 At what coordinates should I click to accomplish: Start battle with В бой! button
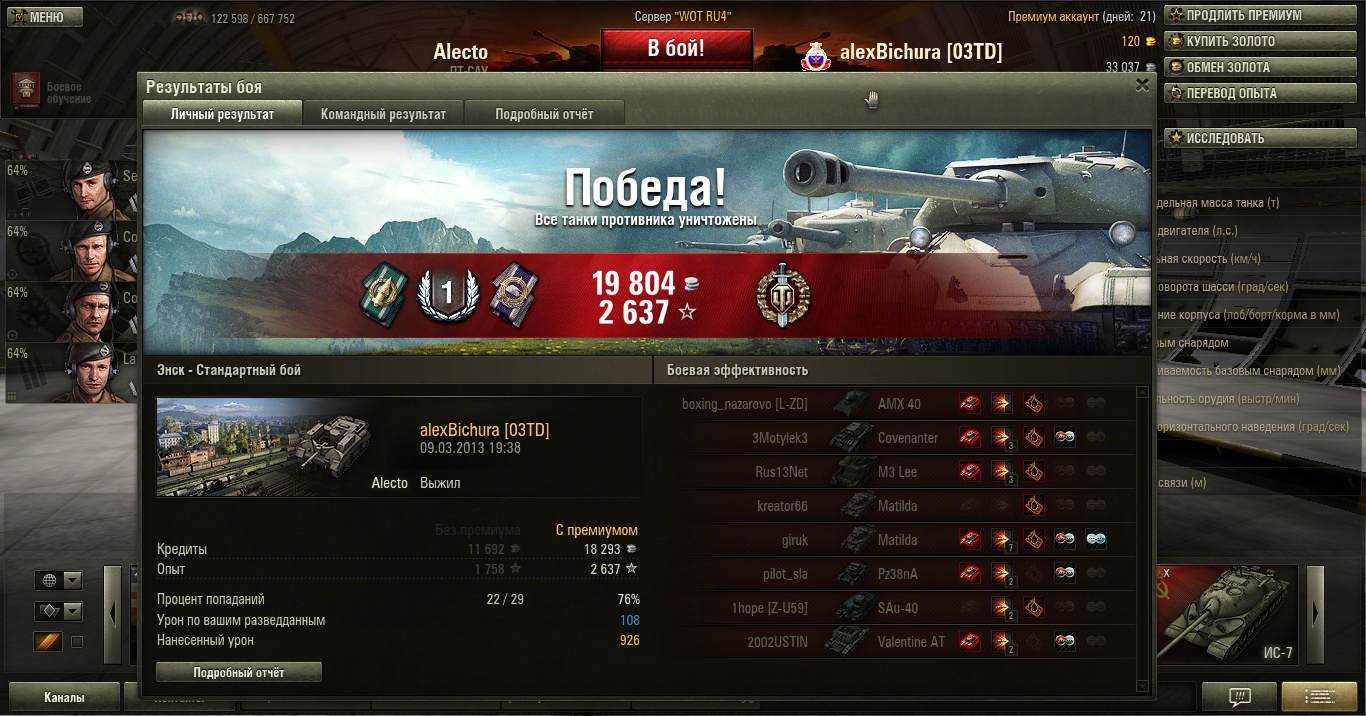click(676, 48)
